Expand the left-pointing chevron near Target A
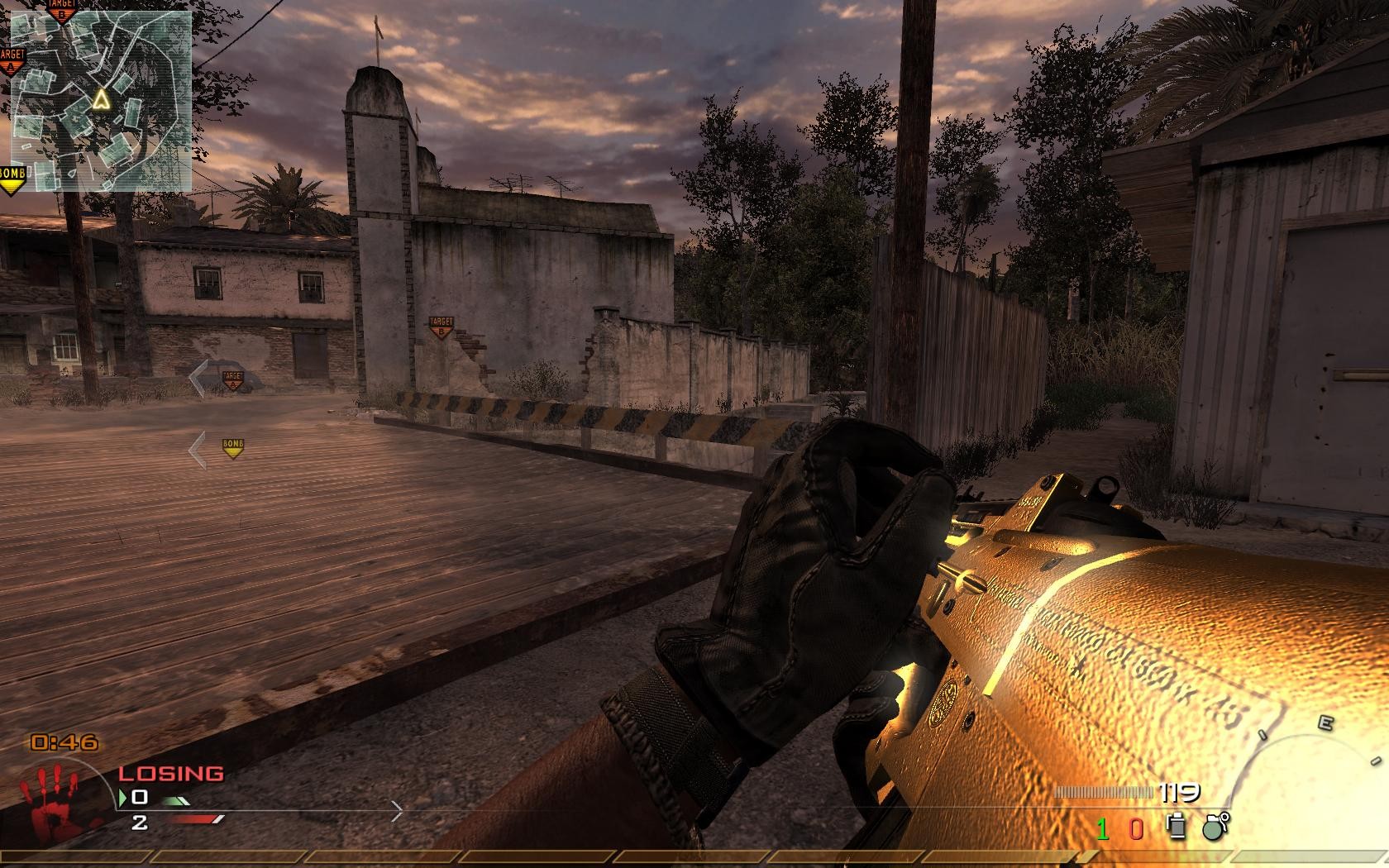This screenshot has width=1389, height=868. [199, 377]
